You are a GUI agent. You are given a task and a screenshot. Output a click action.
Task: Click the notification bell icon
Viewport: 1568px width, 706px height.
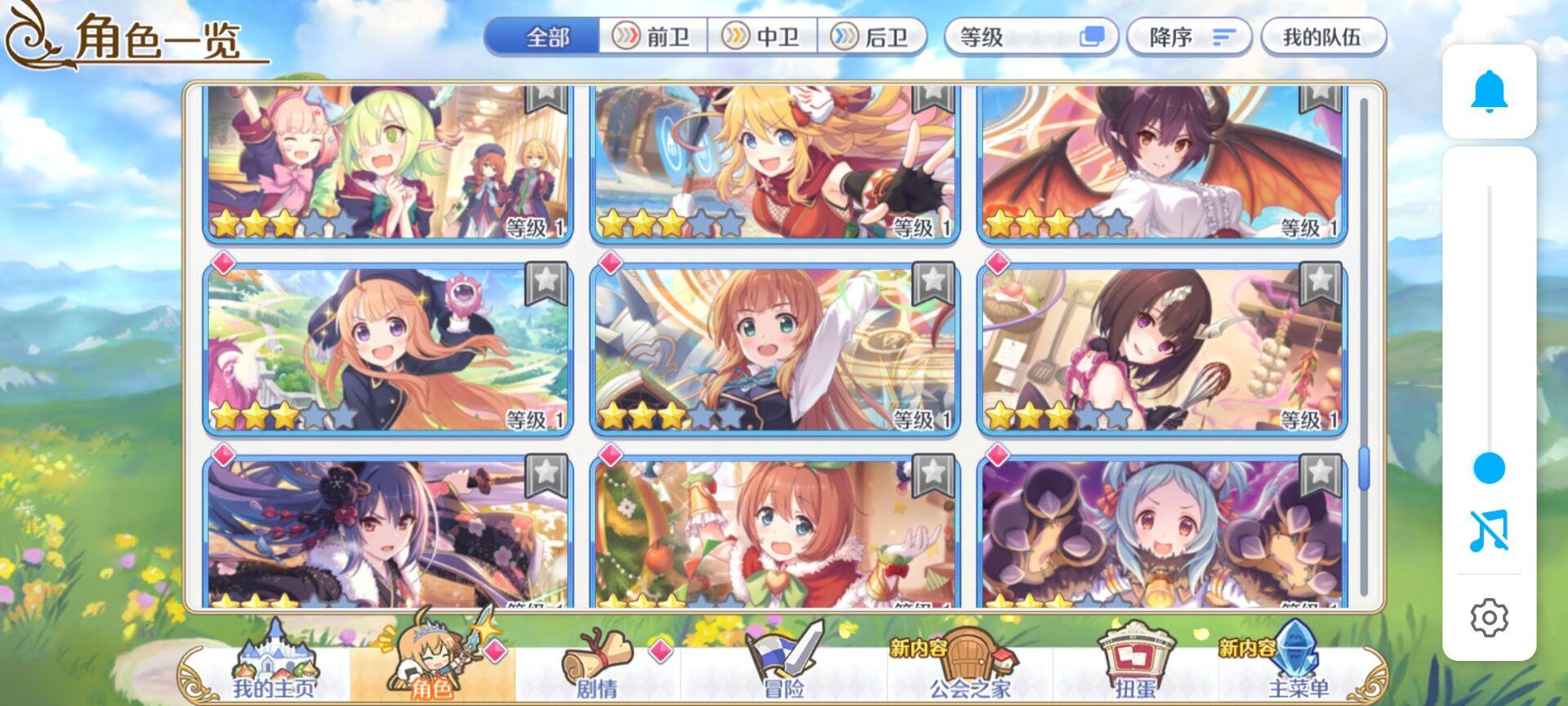point(1490,95)
